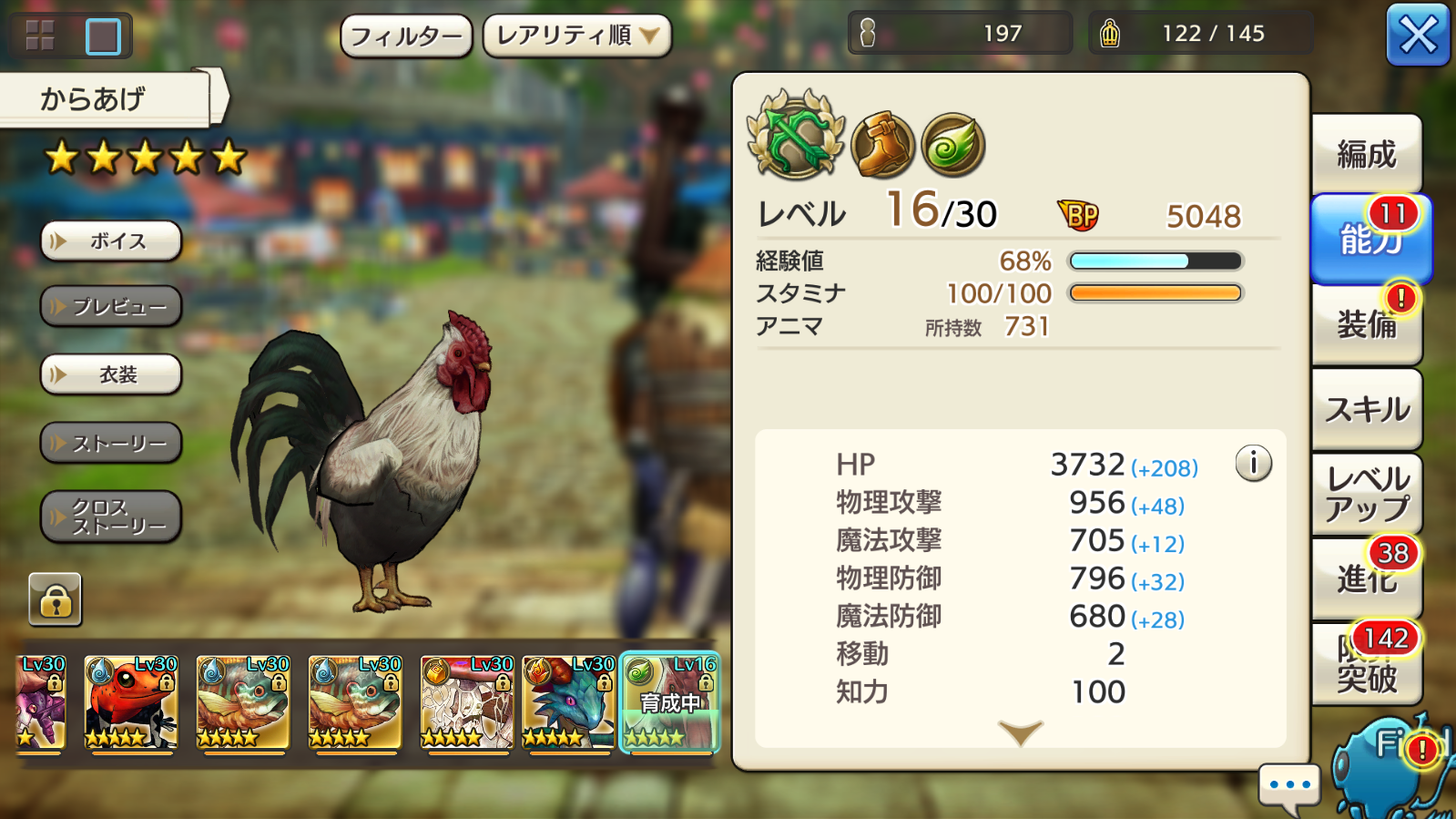
Task: Enable single view display mode
Action: tap(103, 34)
